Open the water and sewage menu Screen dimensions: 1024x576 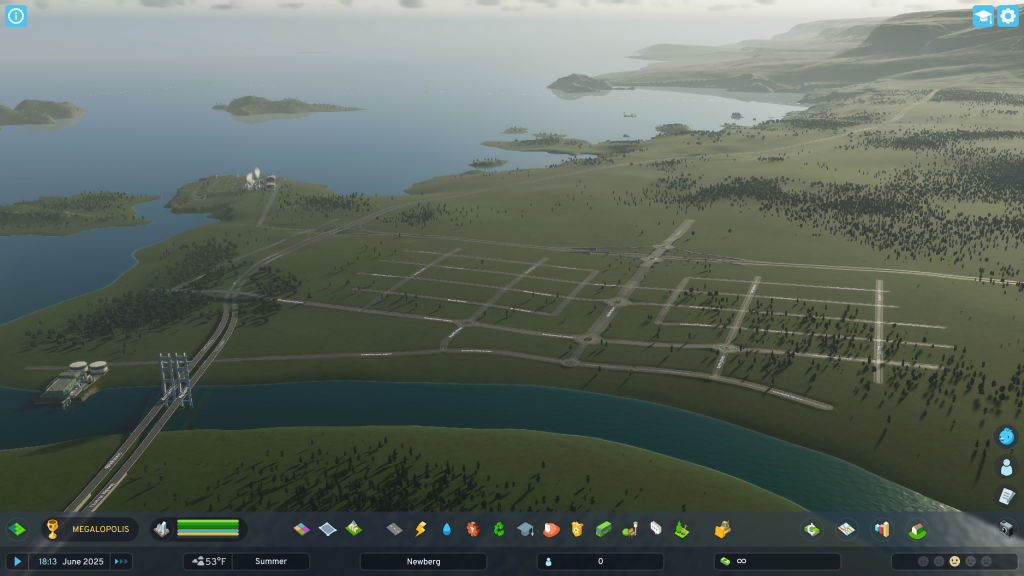[x=446, y=529]
